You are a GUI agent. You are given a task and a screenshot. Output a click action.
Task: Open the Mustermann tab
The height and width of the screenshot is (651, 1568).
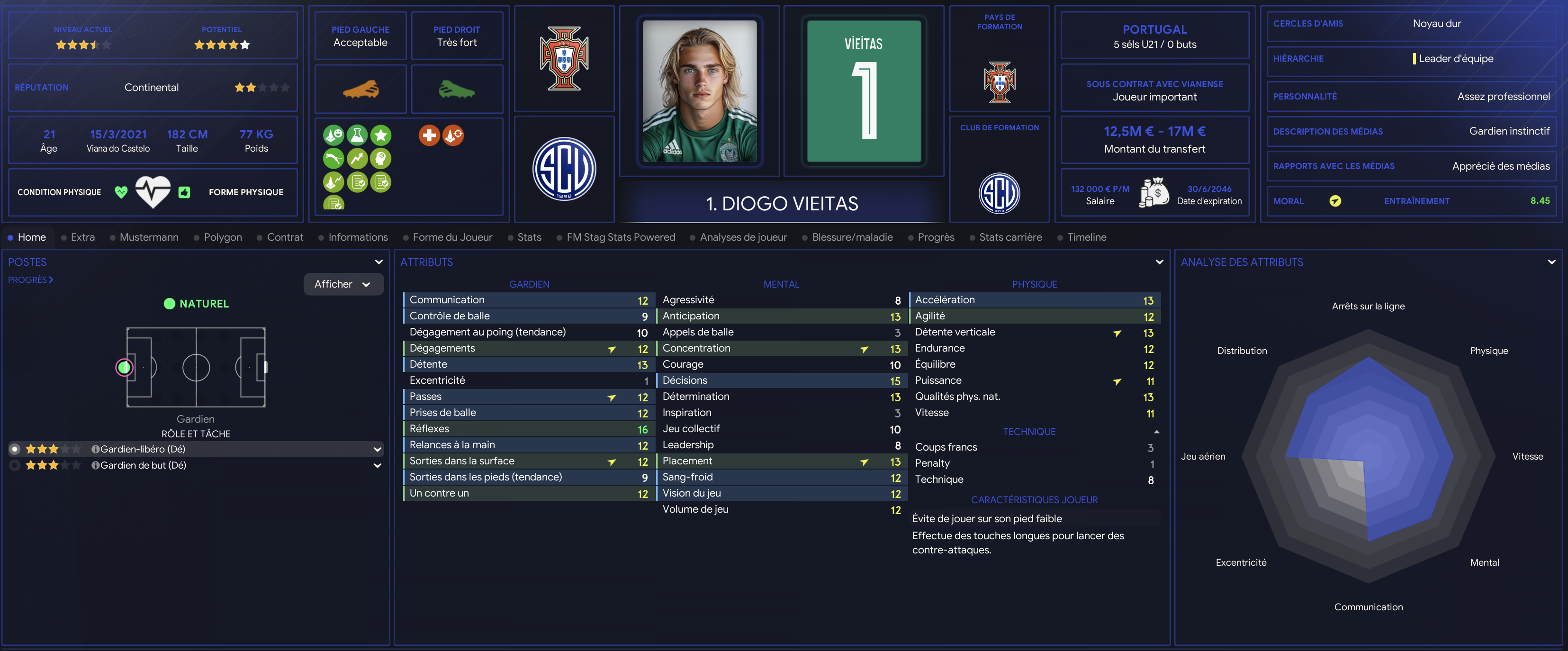point(149,237)
